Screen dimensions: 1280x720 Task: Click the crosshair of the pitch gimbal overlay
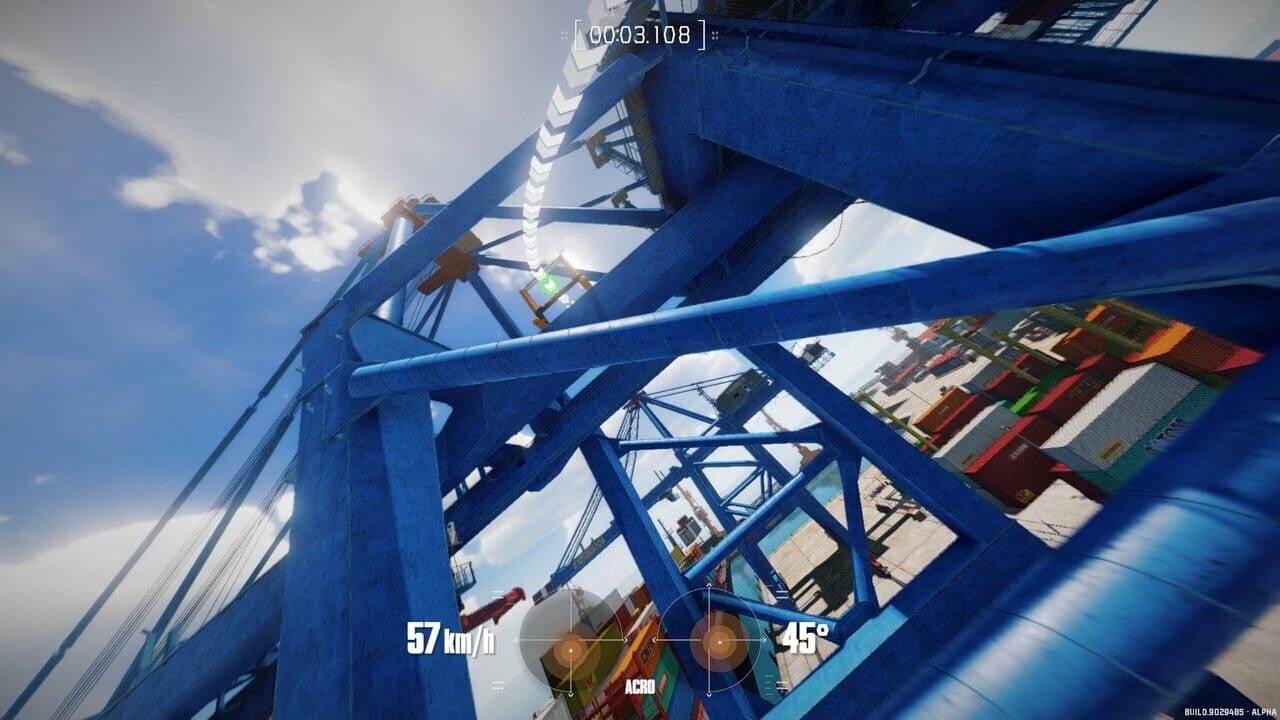(x=708, y=640)
